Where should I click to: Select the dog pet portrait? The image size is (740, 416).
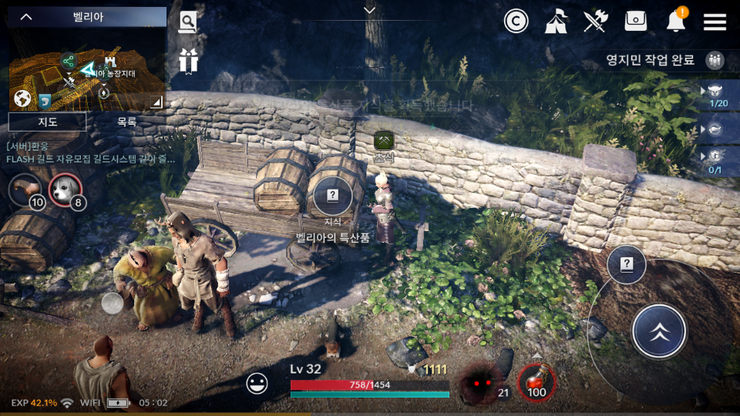pos(65,188)
